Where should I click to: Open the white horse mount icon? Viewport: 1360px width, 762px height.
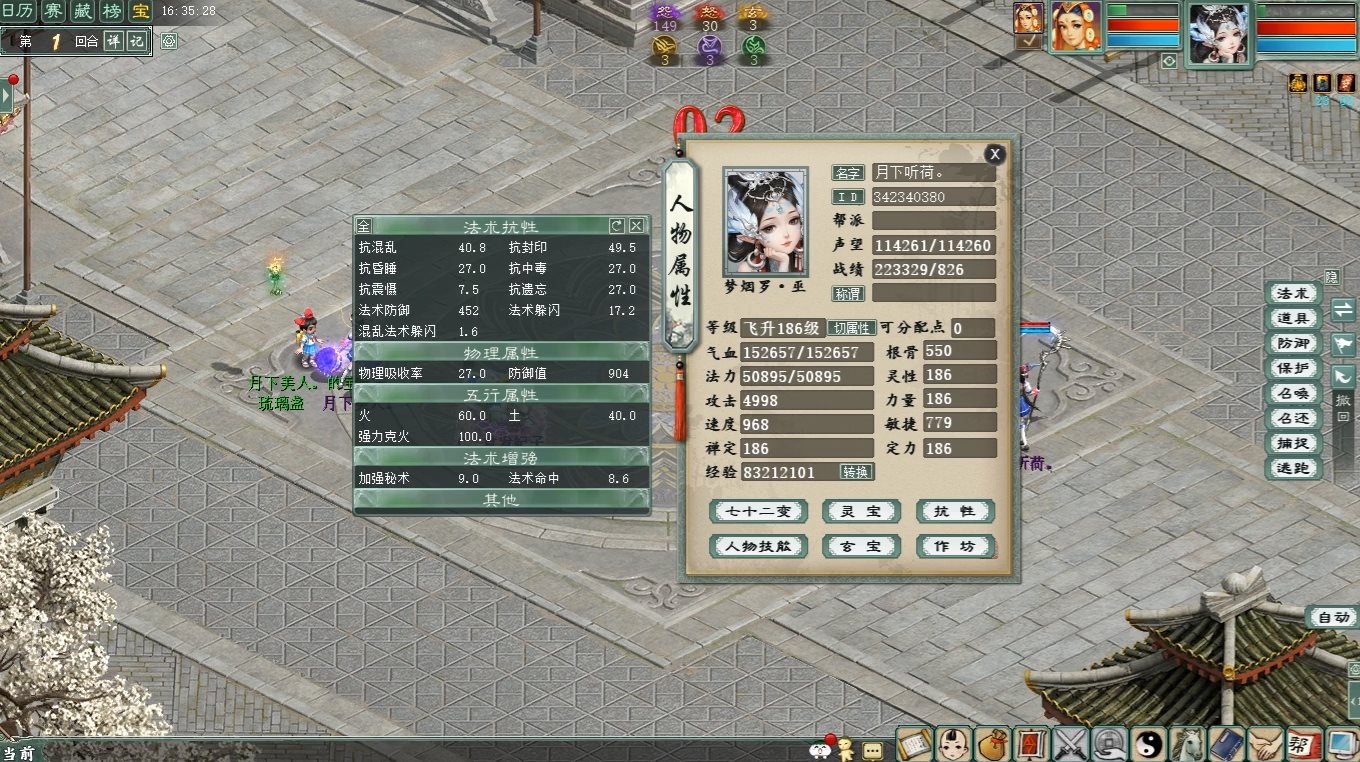pyautogui.click(x=1187, y=744)
